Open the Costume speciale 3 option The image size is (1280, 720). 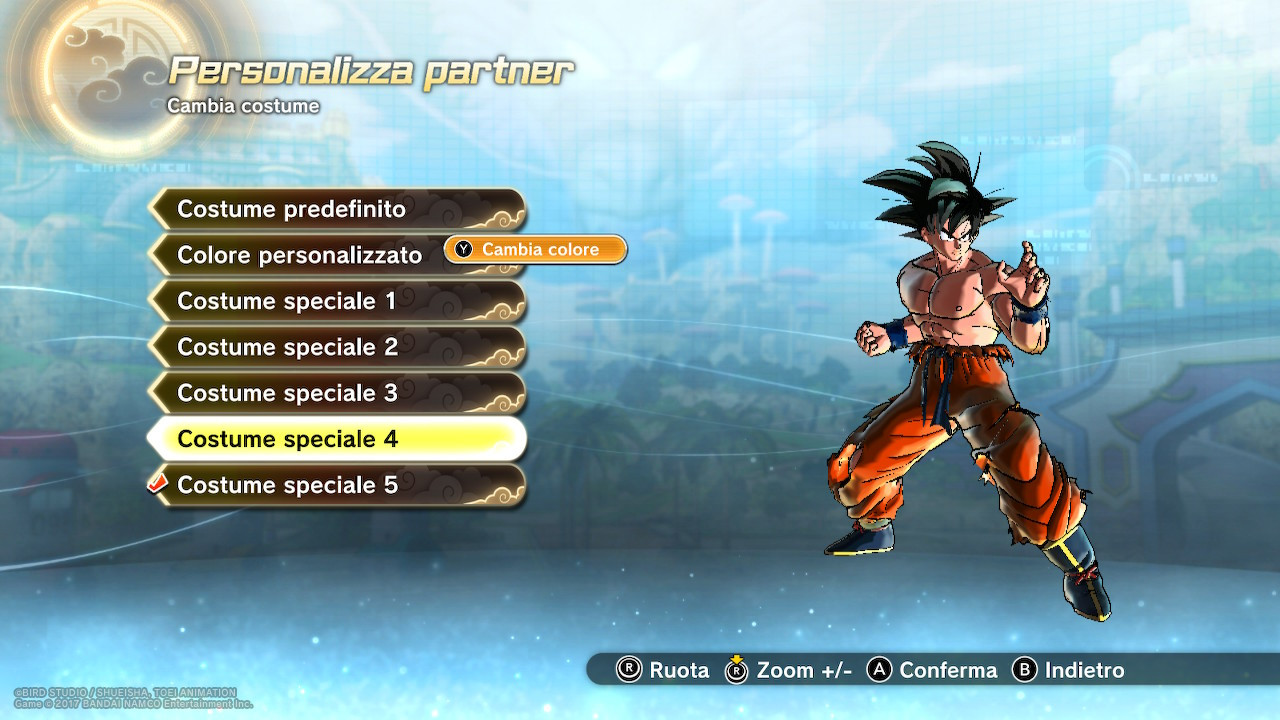290,393
